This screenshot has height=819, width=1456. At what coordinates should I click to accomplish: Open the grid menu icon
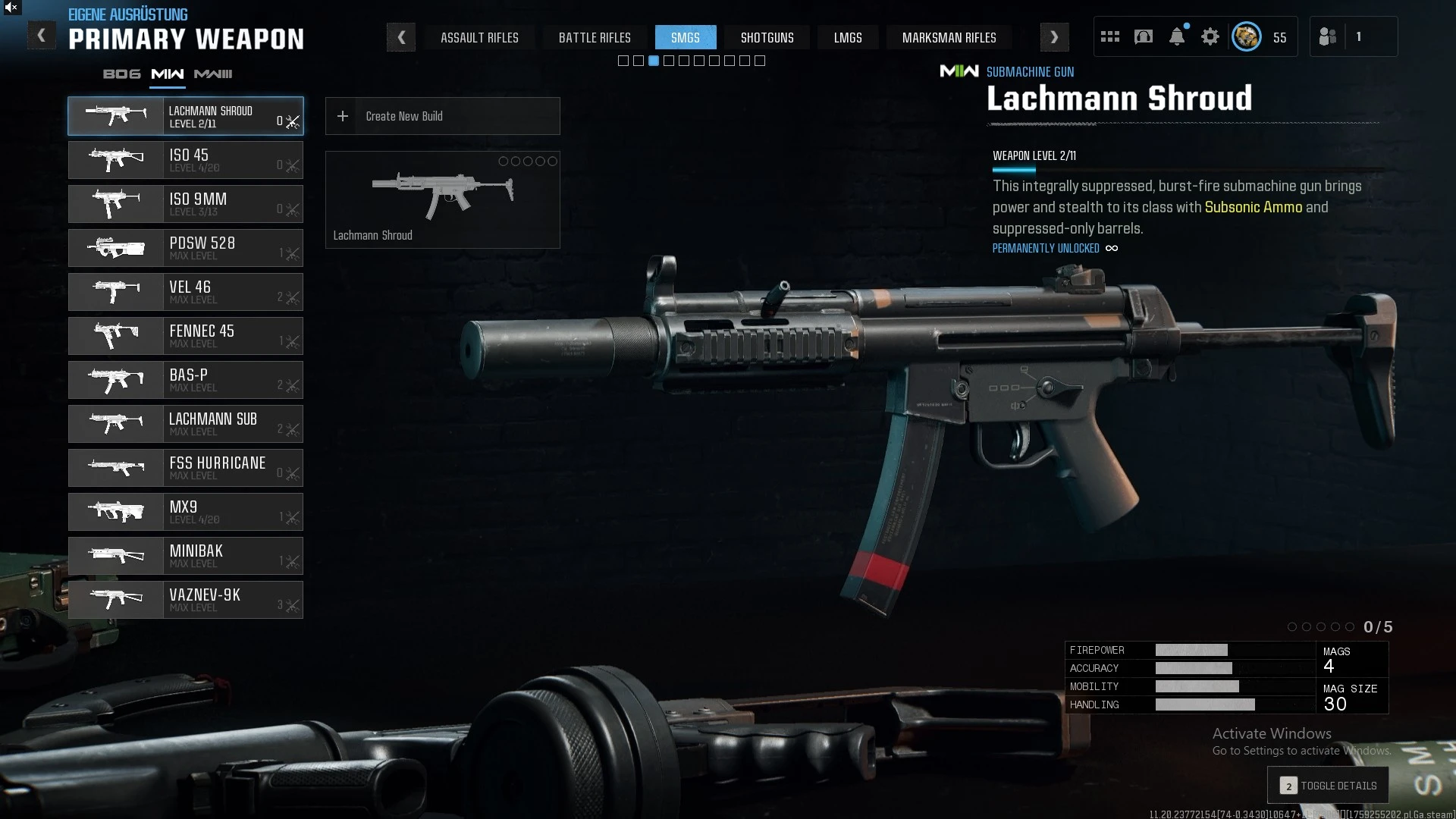coord(1110,36)
